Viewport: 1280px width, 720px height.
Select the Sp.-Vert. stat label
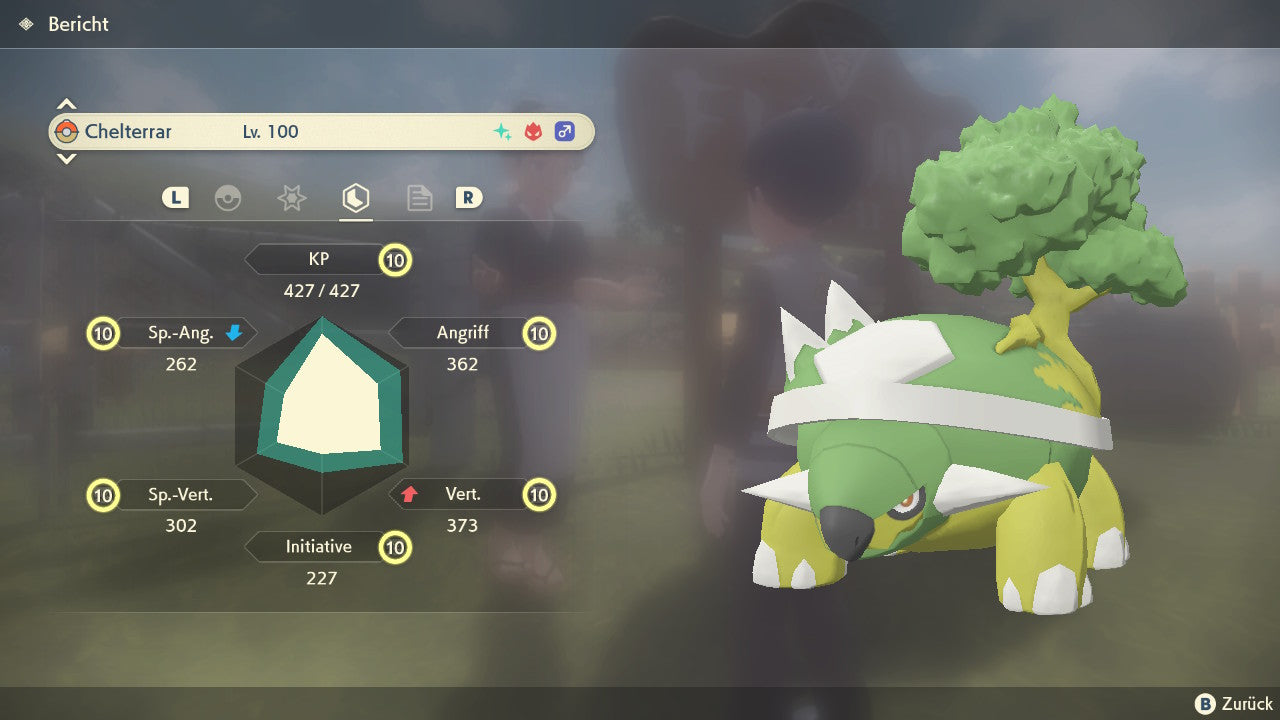181,494
